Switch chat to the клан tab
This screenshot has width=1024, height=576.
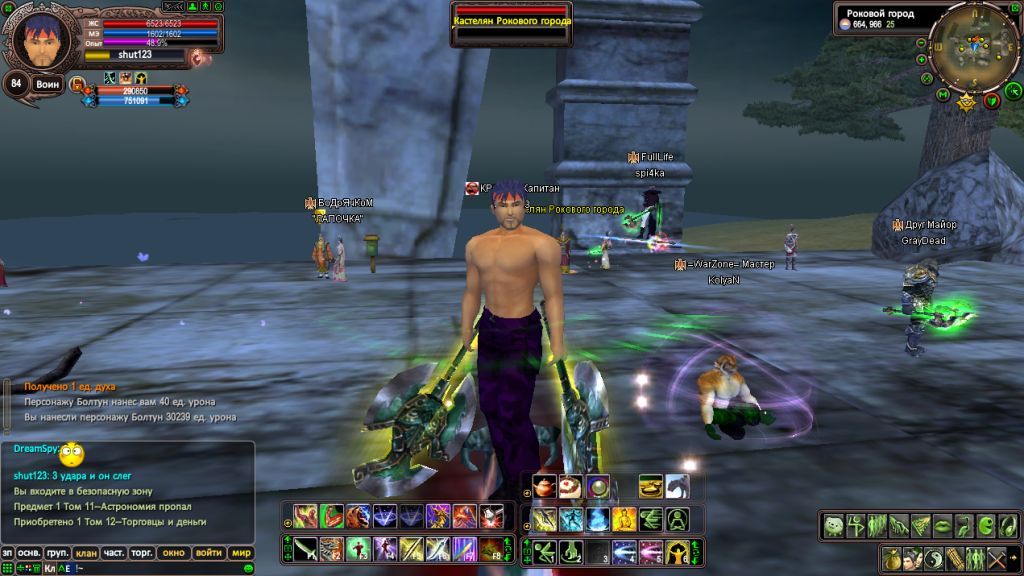coord(86,552)
